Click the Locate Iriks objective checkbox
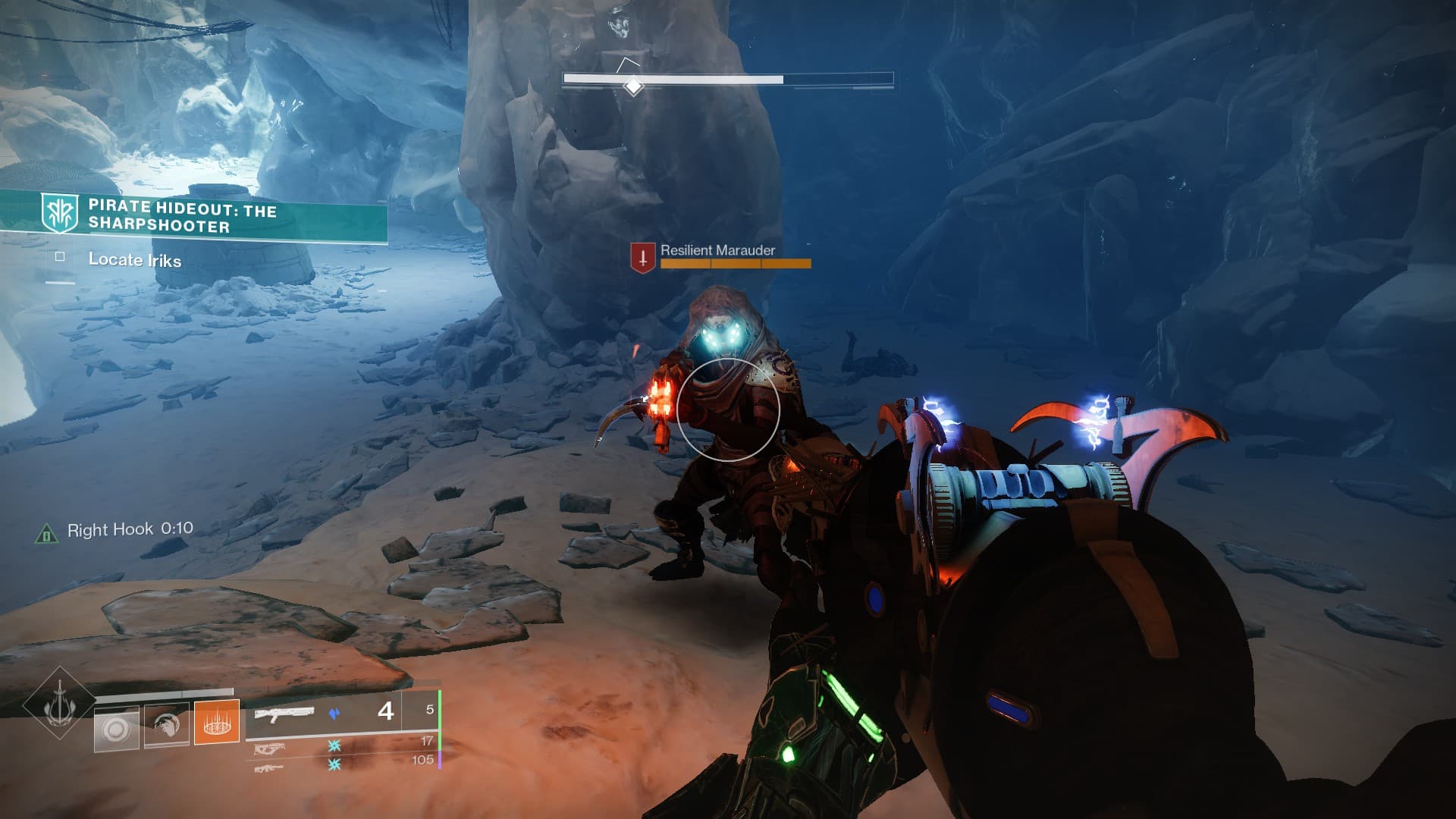1456x819 pixels. pos(60,257)
